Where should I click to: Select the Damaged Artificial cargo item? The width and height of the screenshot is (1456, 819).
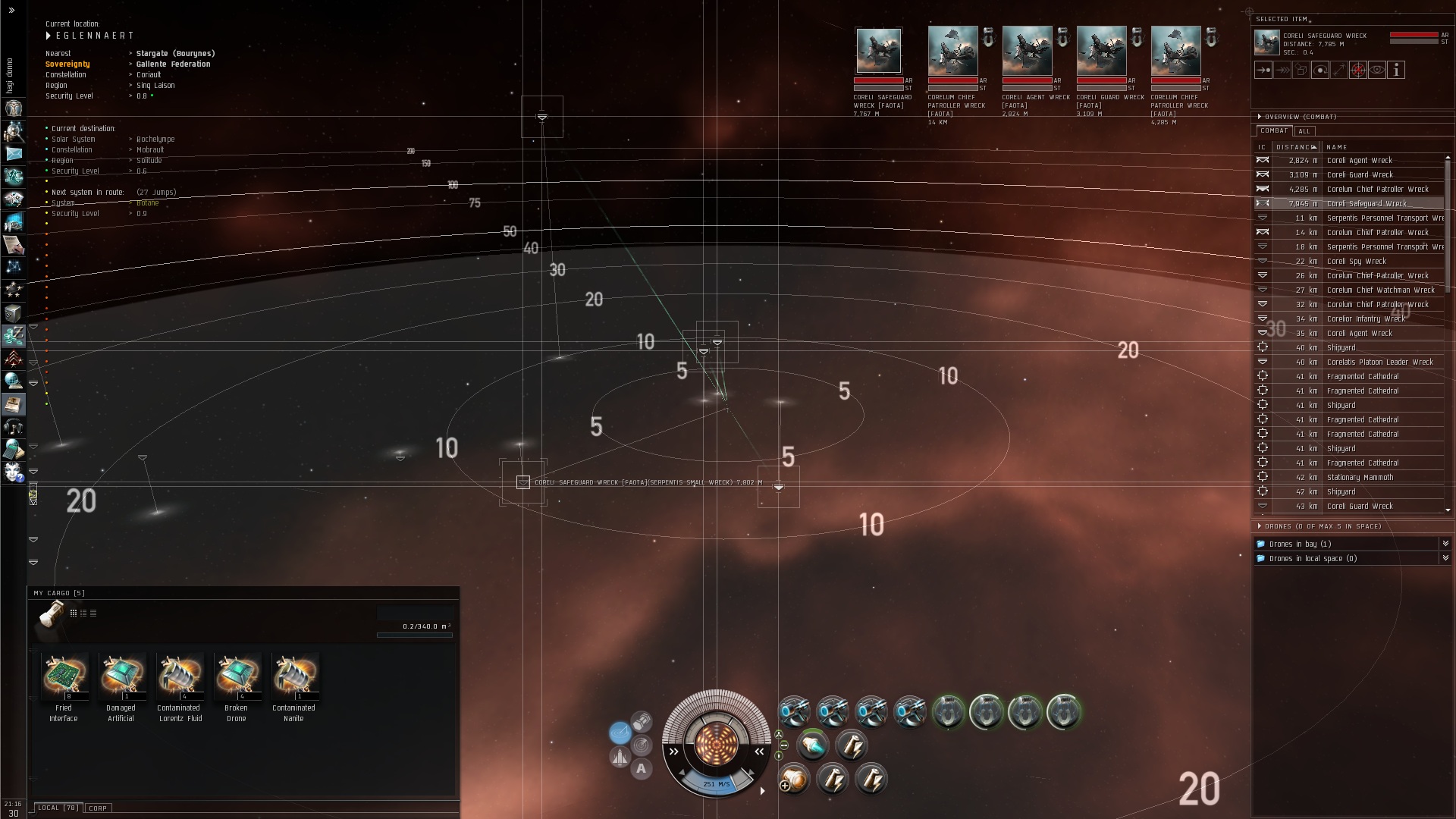(x=122, y=676)
